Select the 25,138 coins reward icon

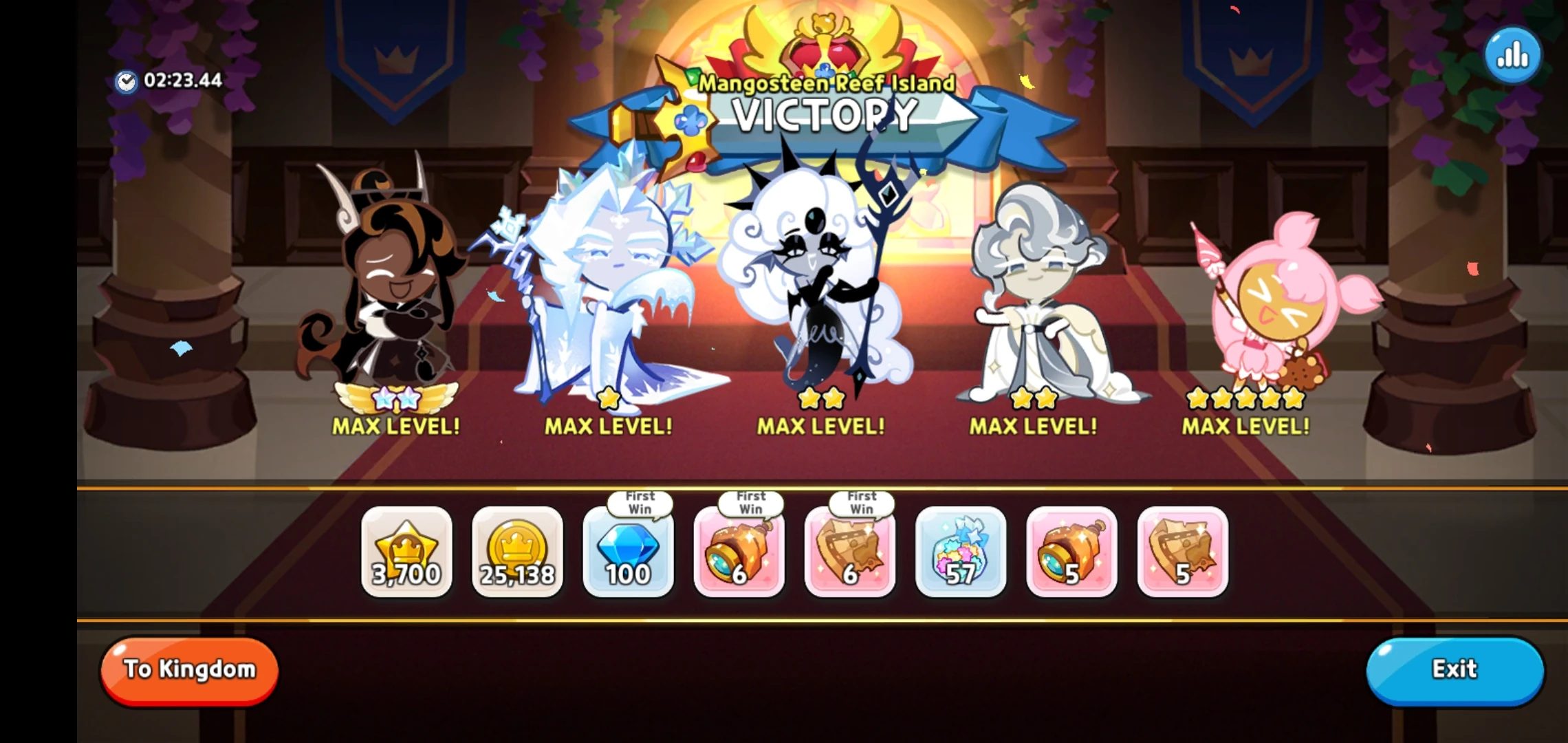click(517, 554)
